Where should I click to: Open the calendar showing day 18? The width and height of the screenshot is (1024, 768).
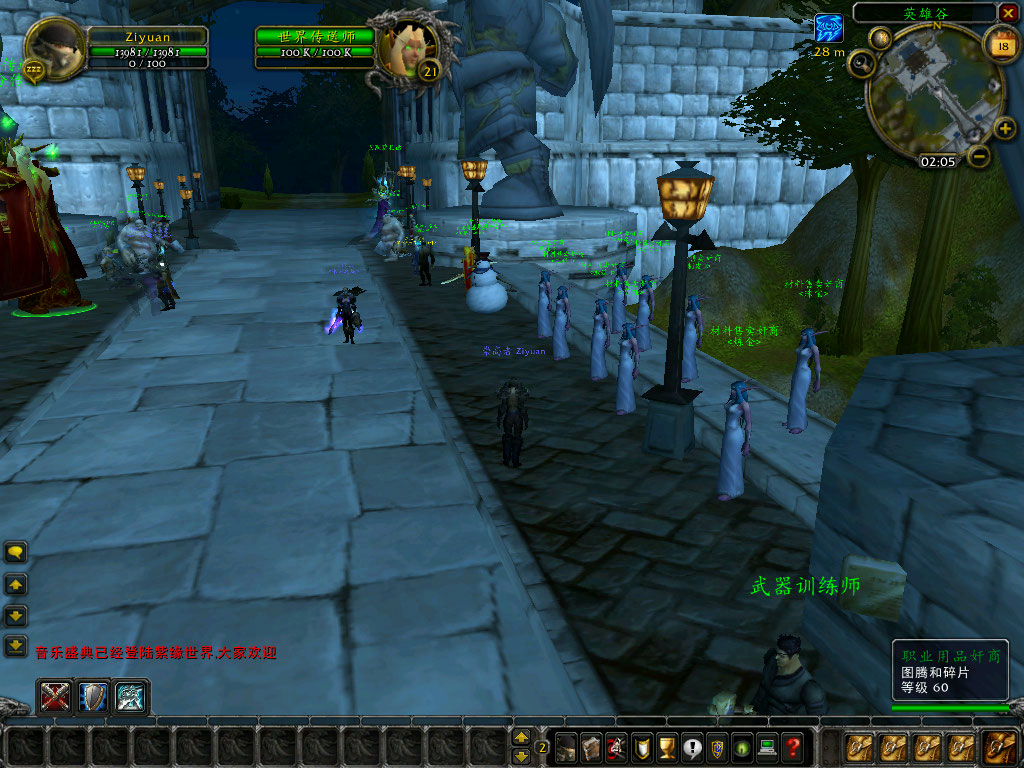coord(1000,44)
